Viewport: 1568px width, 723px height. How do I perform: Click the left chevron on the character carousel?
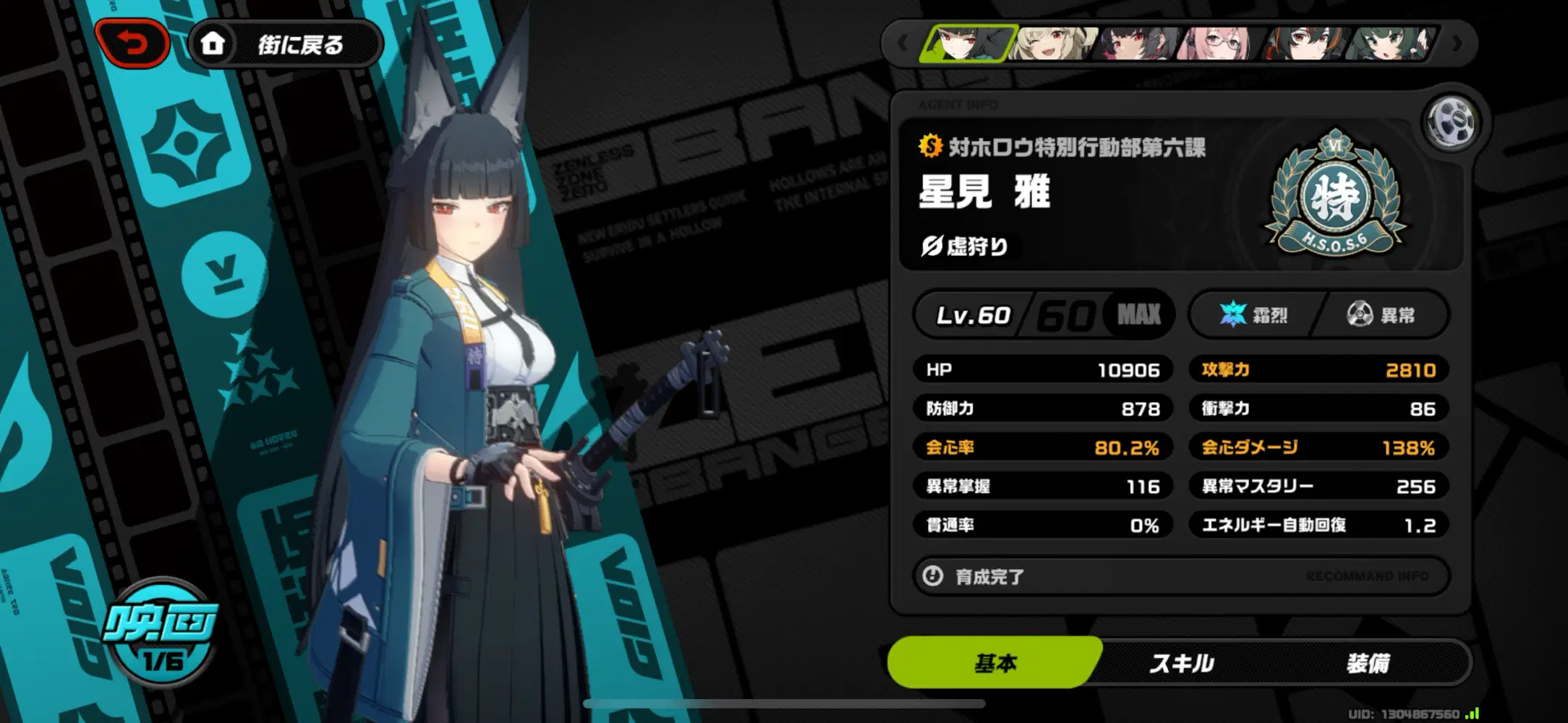pyautogui.click(x=904, y=43)
